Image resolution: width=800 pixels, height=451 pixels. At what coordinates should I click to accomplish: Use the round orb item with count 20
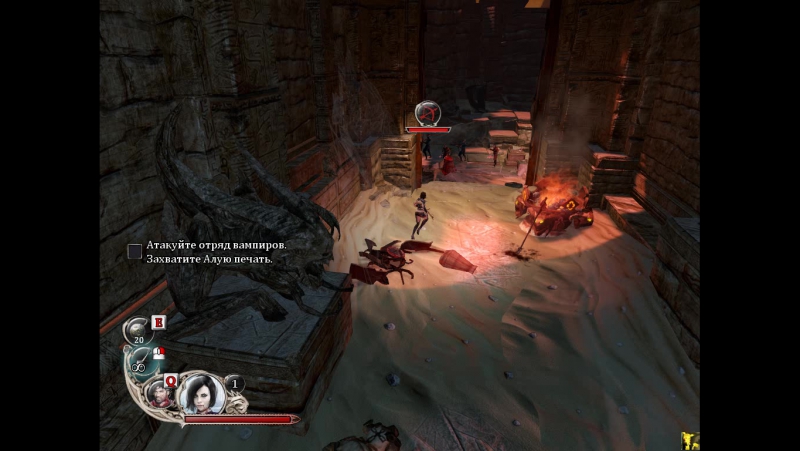coord(138,329)
